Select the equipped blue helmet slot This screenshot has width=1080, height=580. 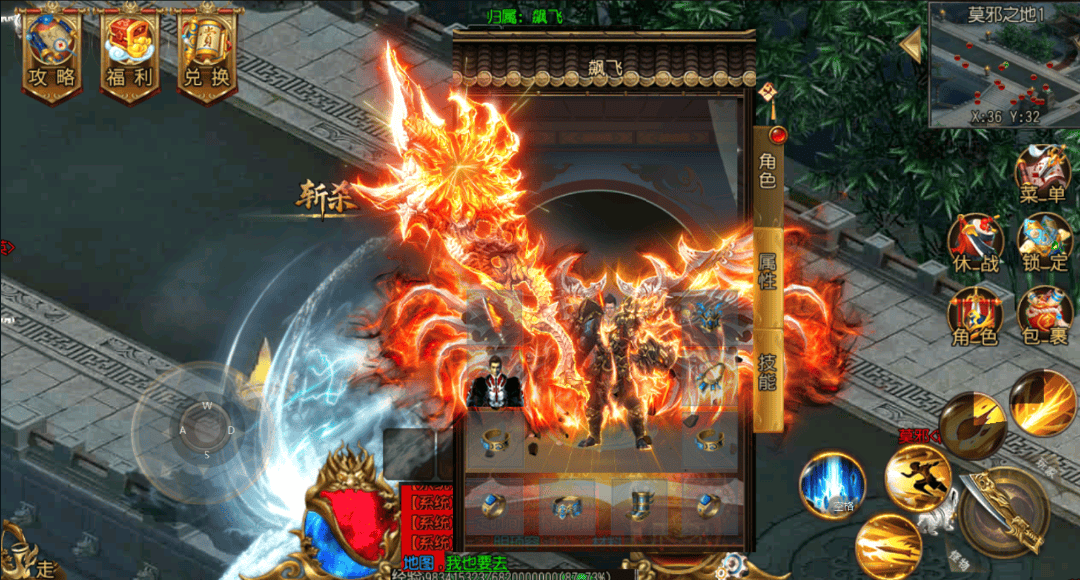tap(708, 318)
